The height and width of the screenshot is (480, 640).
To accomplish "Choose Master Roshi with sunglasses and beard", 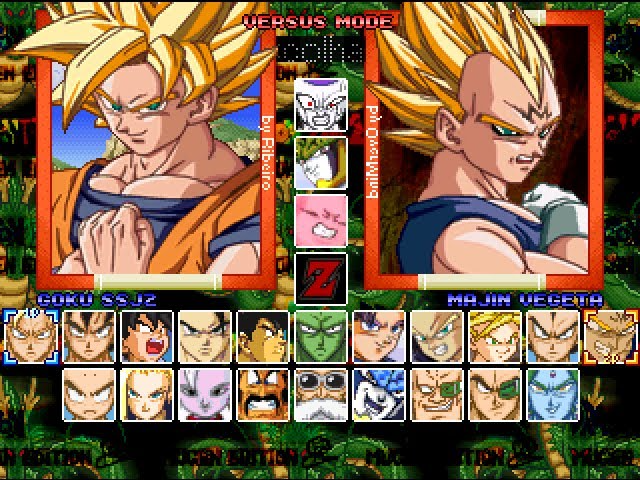I will 321,393.
